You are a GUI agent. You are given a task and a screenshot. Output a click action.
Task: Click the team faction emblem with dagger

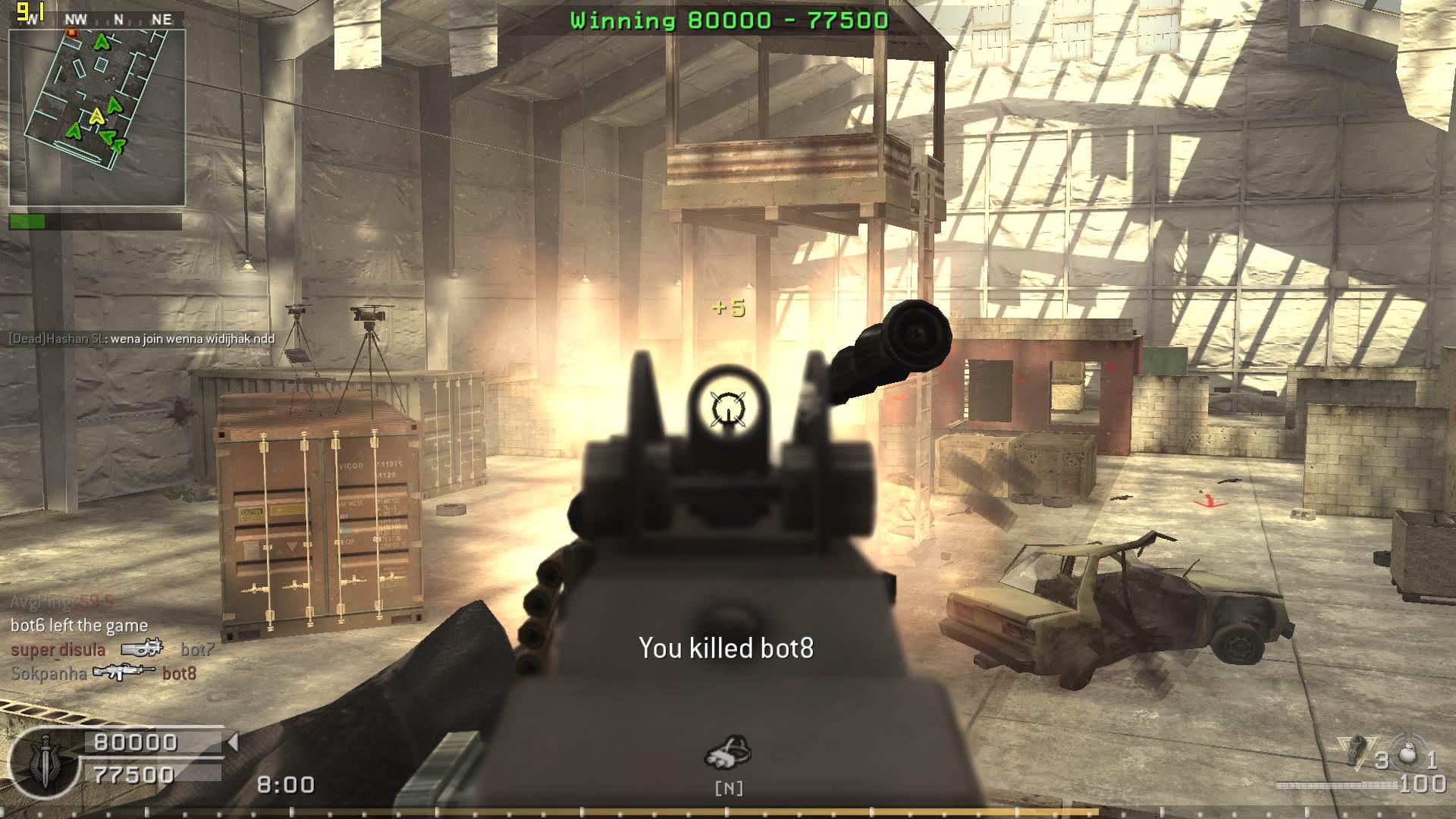pyautogui.click(x=44, y=761)
